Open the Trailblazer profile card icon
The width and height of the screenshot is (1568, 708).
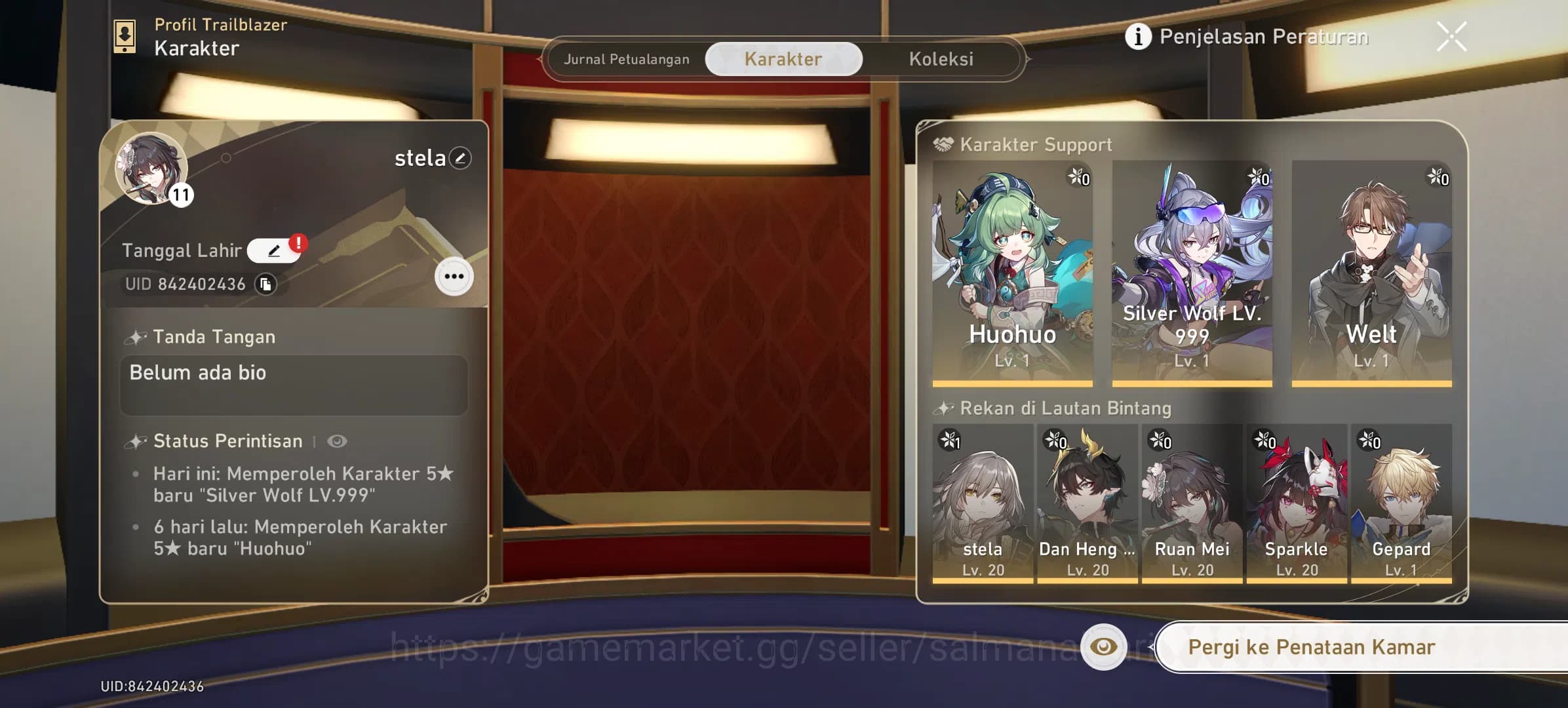(x=125, y=35)
